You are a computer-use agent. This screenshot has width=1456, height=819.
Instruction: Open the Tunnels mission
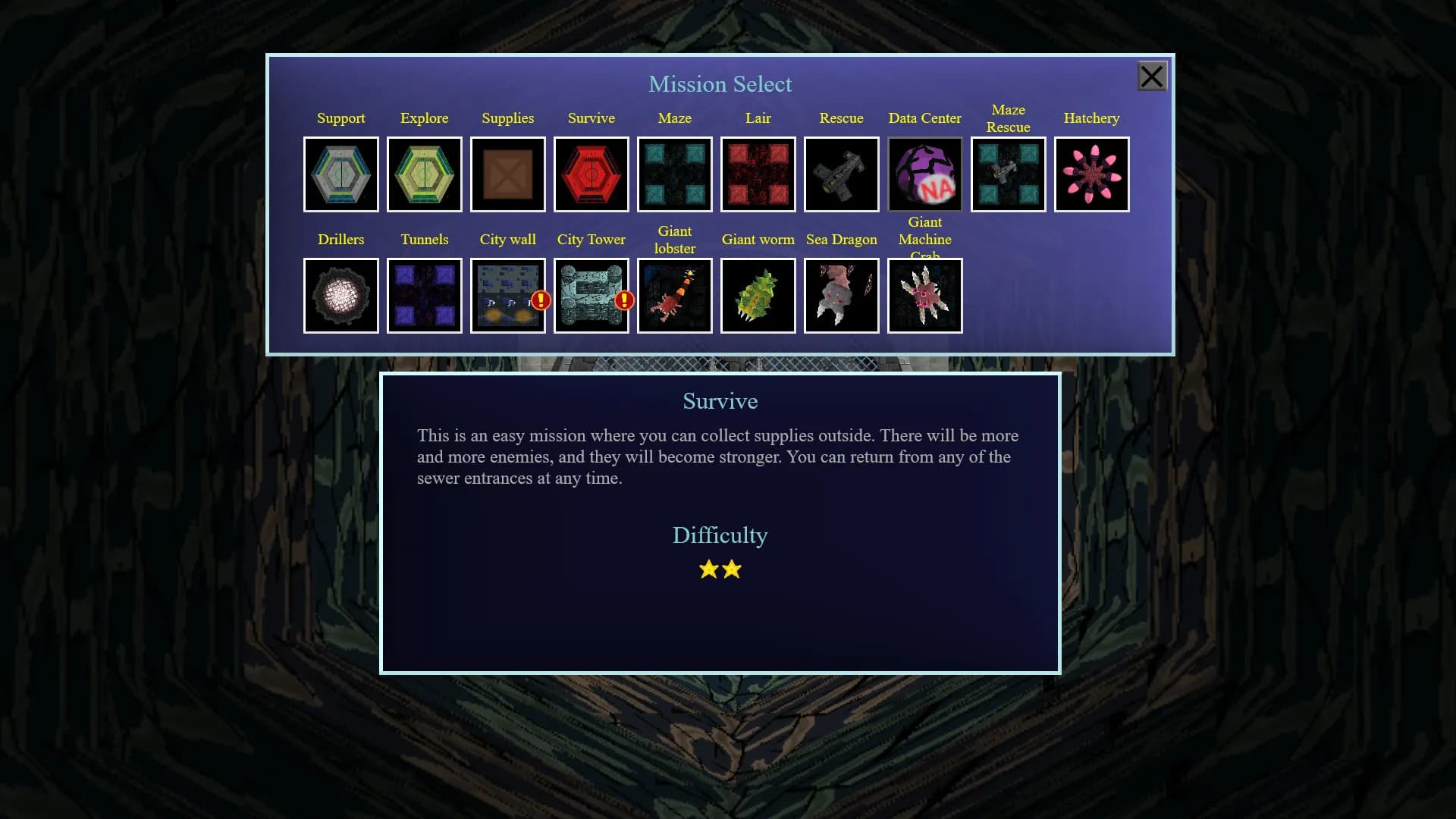tap(425, 296)
